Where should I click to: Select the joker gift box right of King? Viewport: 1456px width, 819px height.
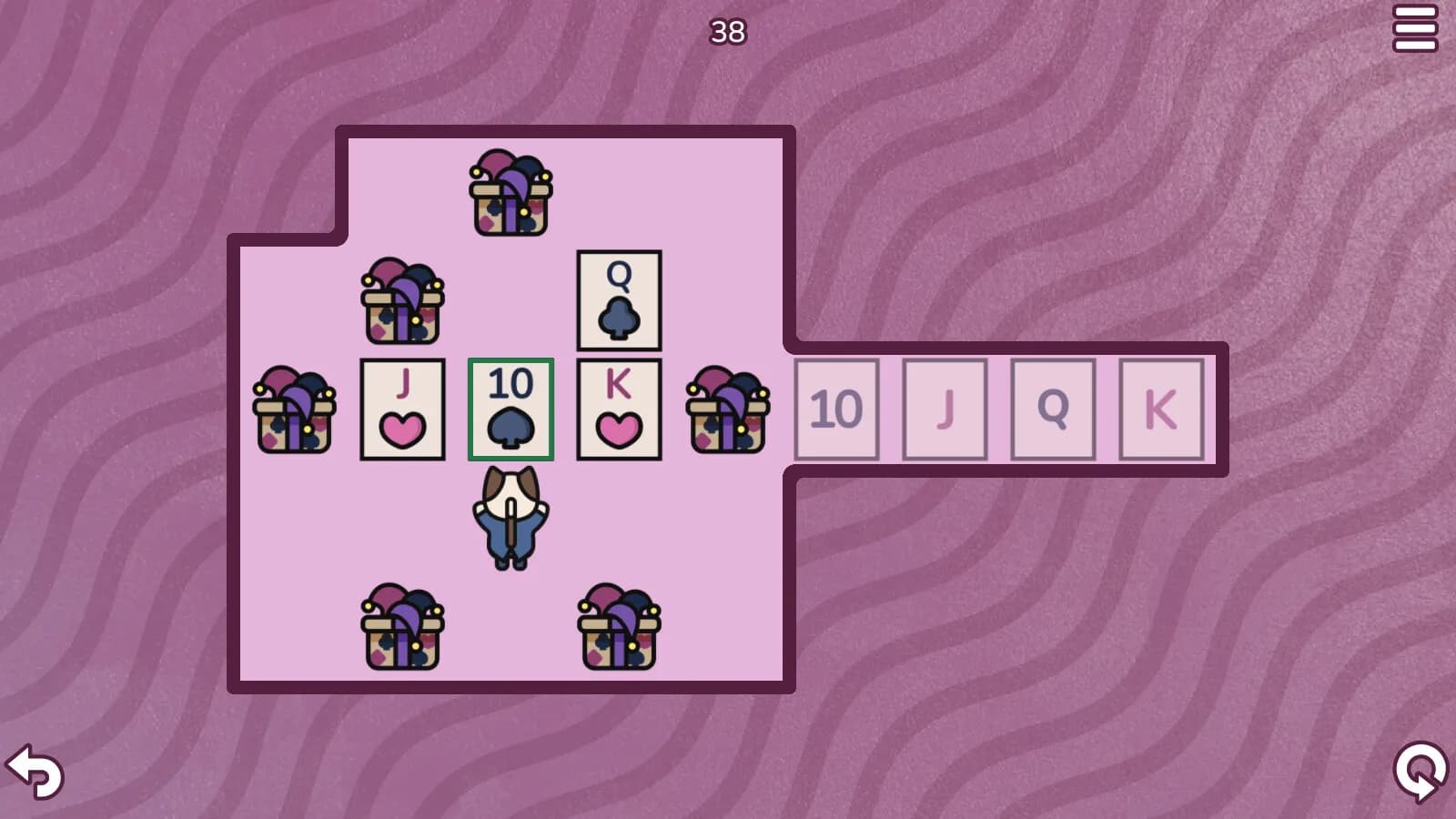[x=728, y=409]
